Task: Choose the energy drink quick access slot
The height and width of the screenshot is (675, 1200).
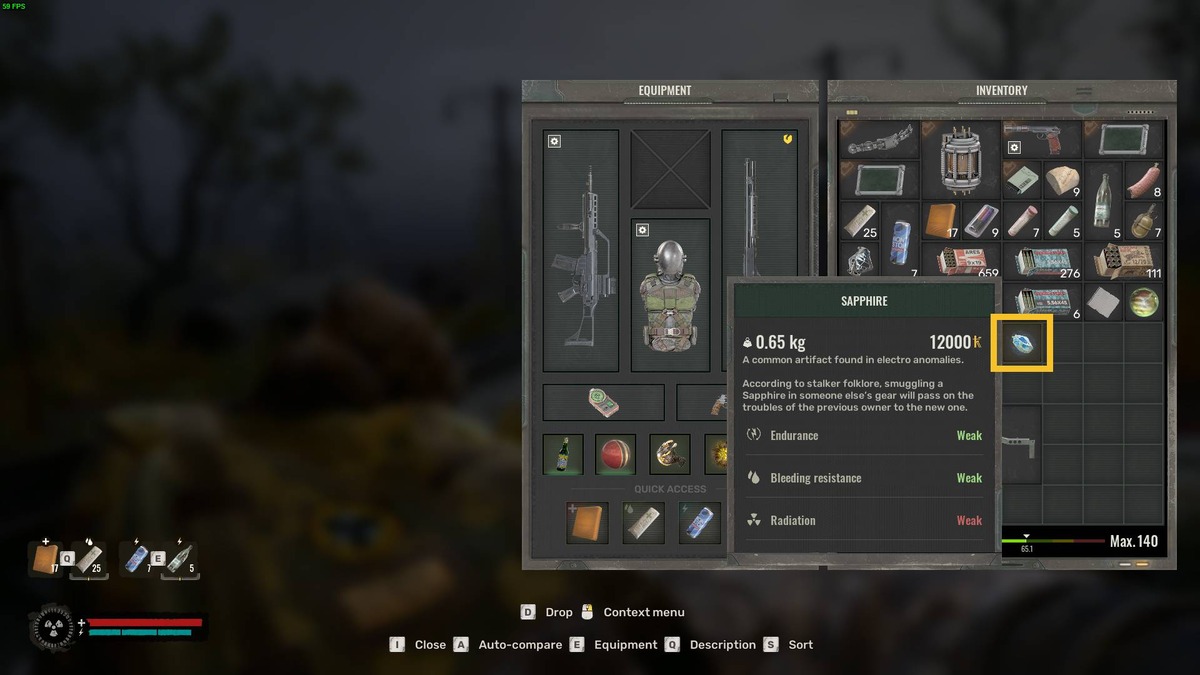Action: click(699, 523)
